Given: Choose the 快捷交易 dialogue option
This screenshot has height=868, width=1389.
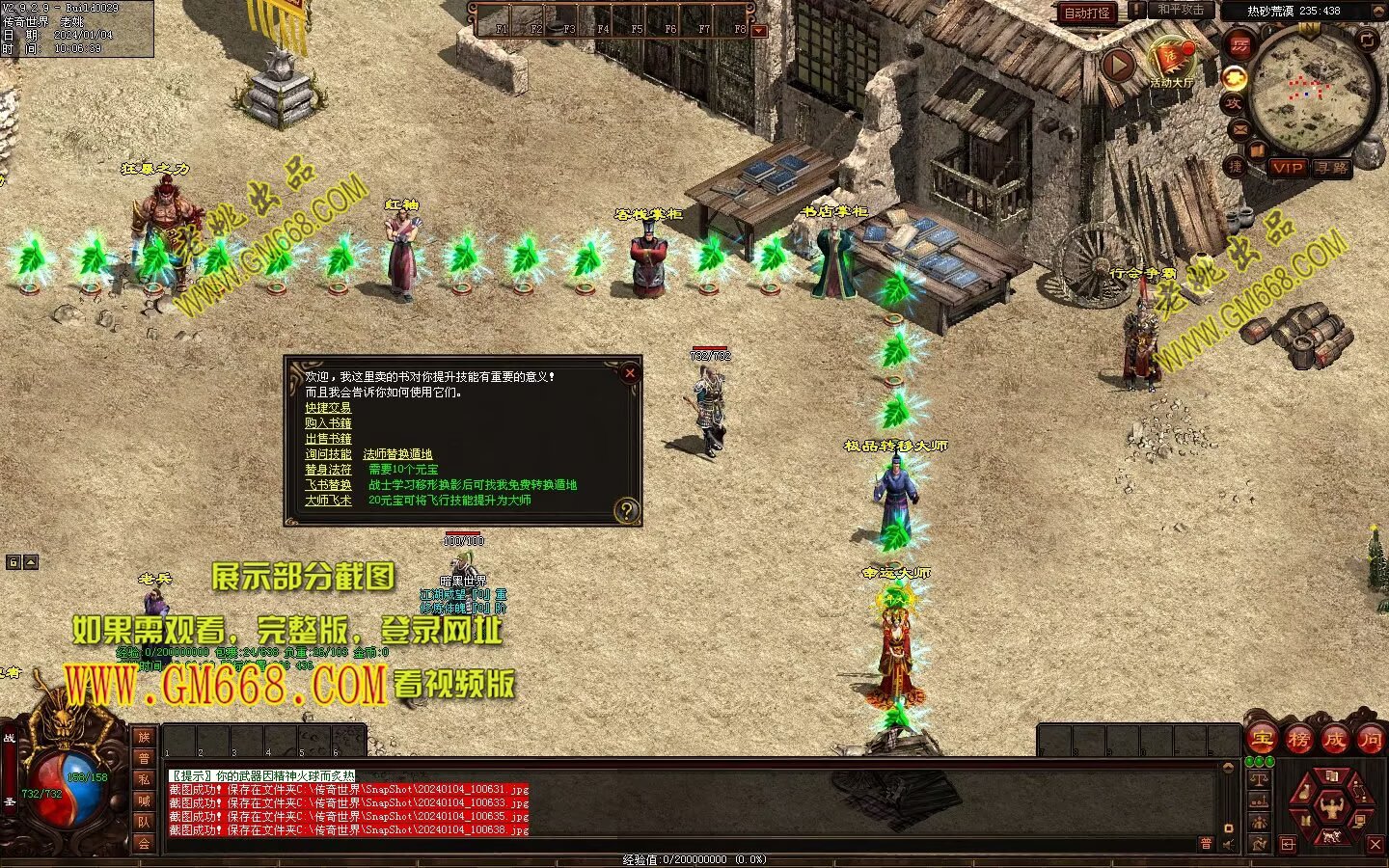Looking at the screenshot, I should [x=328, y=408].
